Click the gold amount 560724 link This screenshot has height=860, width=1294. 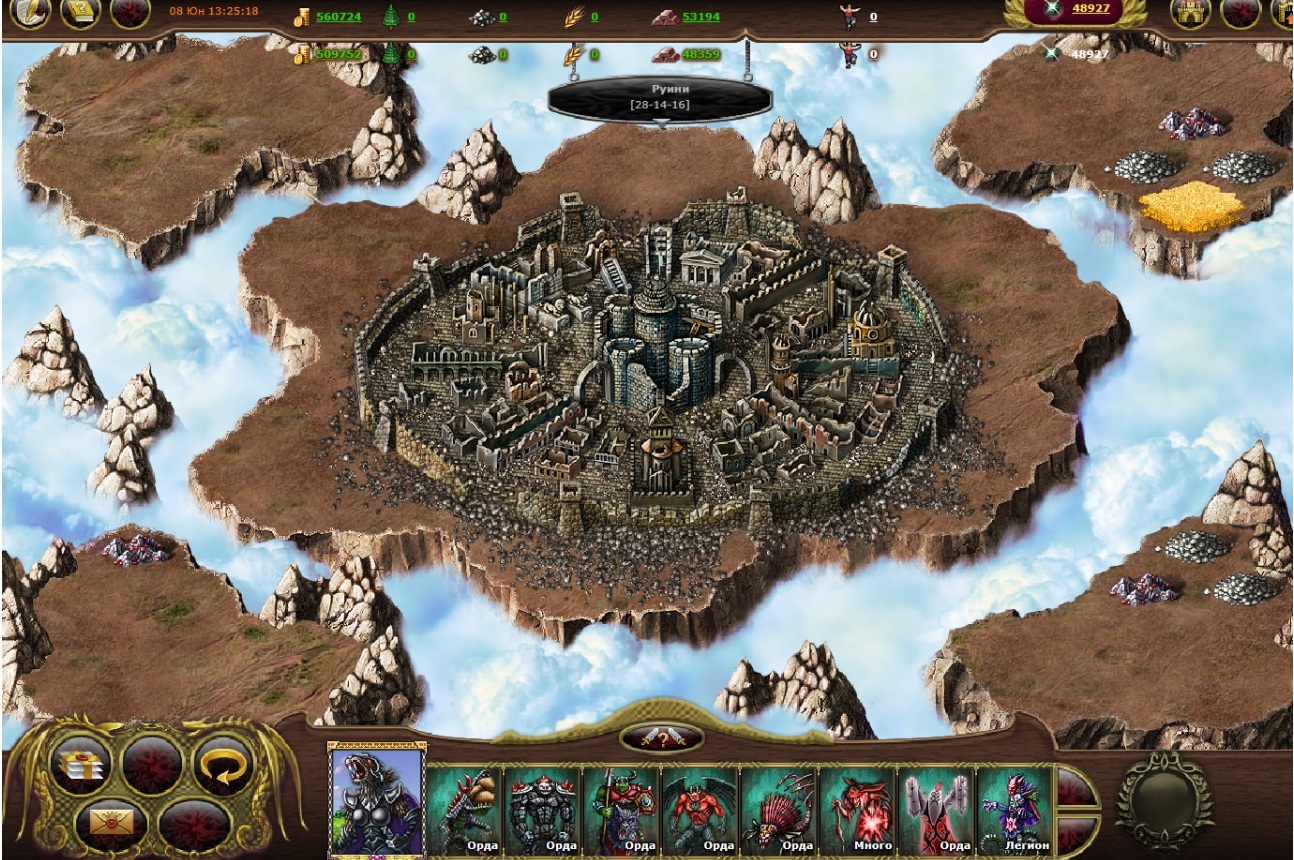pos(338,17)
